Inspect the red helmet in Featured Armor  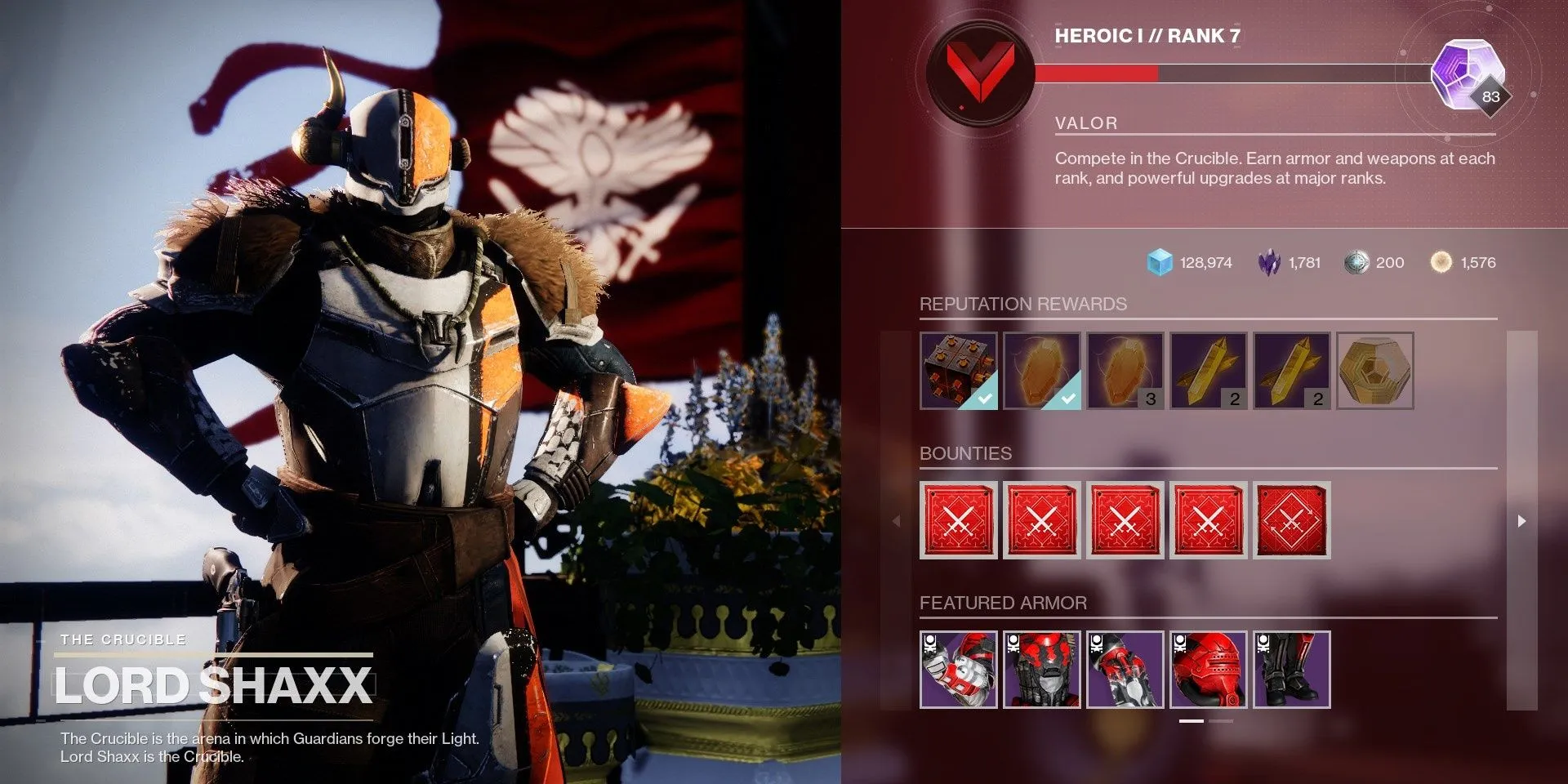[x=1209, y=670]
